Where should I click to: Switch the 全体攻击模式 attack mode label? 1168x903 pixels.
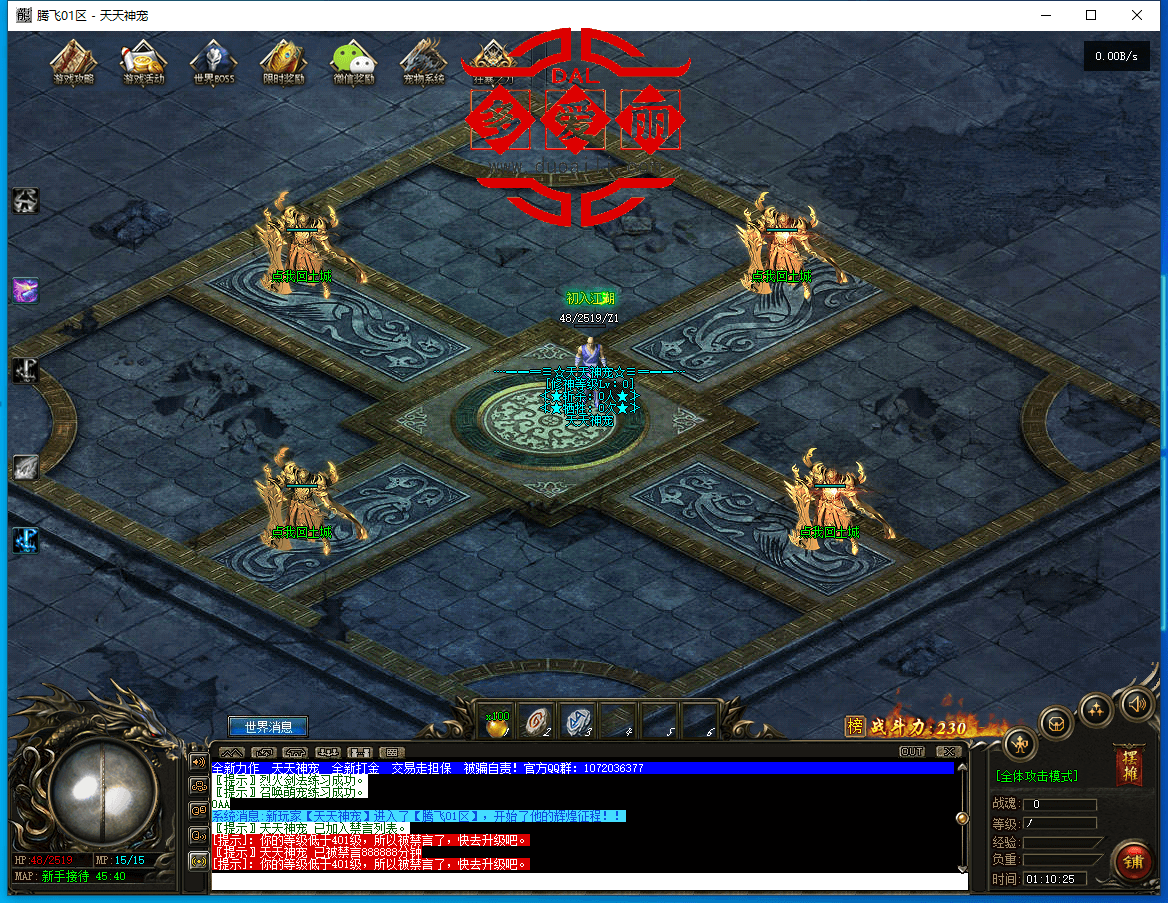1035,776
